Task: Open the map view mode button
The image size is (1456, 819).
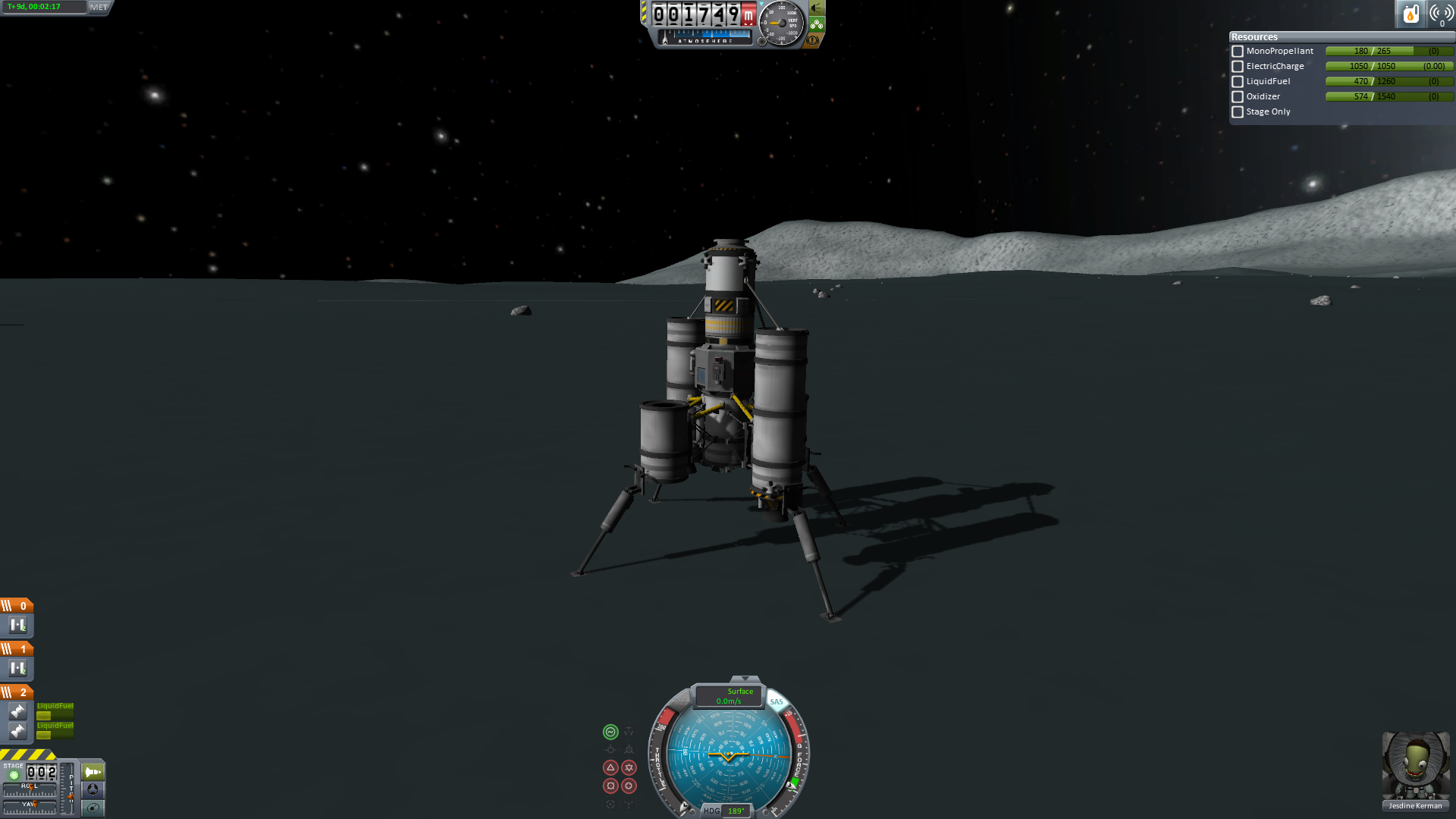Action: 93,808
